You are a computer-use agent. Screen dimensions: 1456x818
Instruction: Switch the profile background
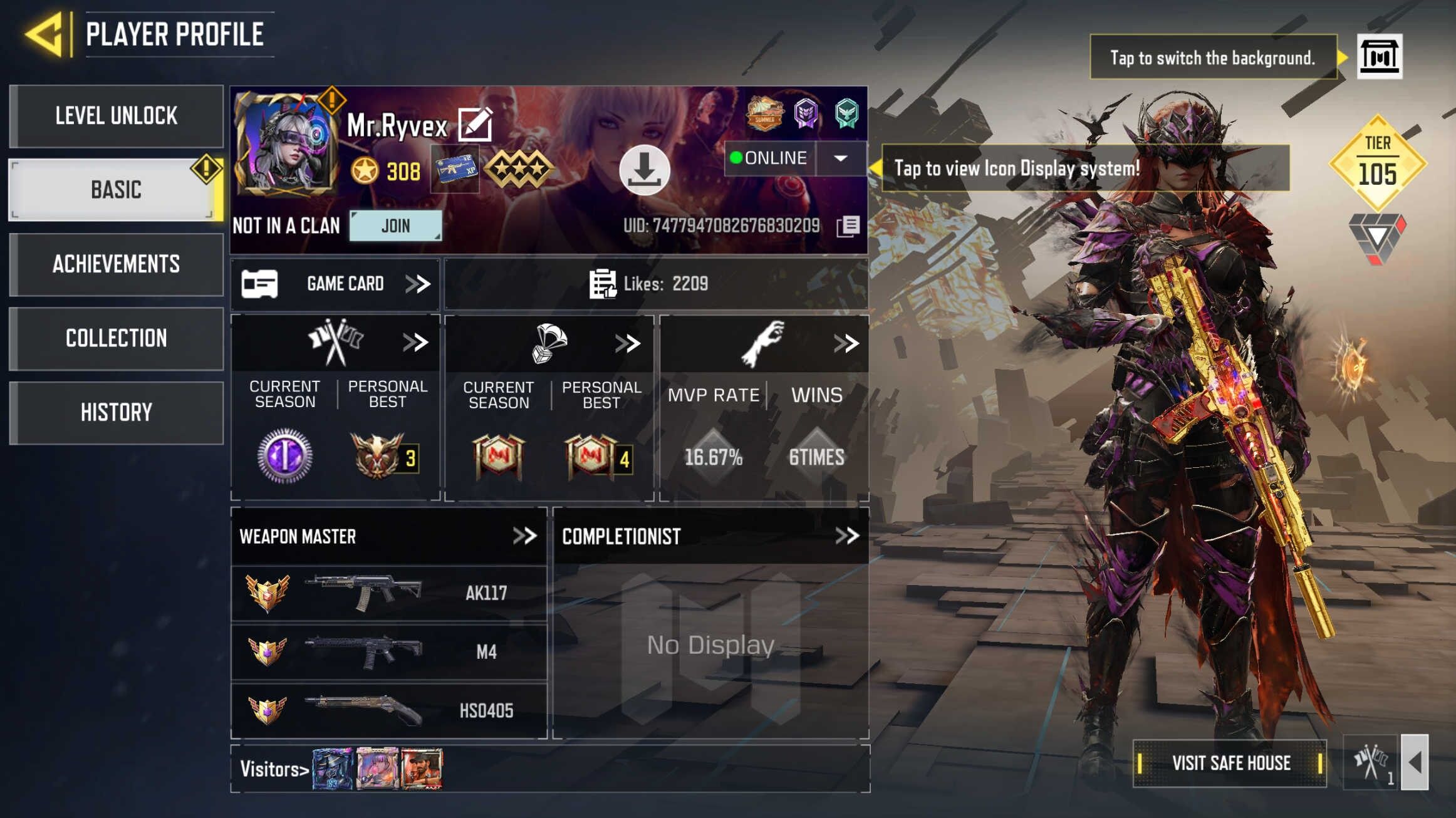pyautogui.click(x=1379, y=57)
